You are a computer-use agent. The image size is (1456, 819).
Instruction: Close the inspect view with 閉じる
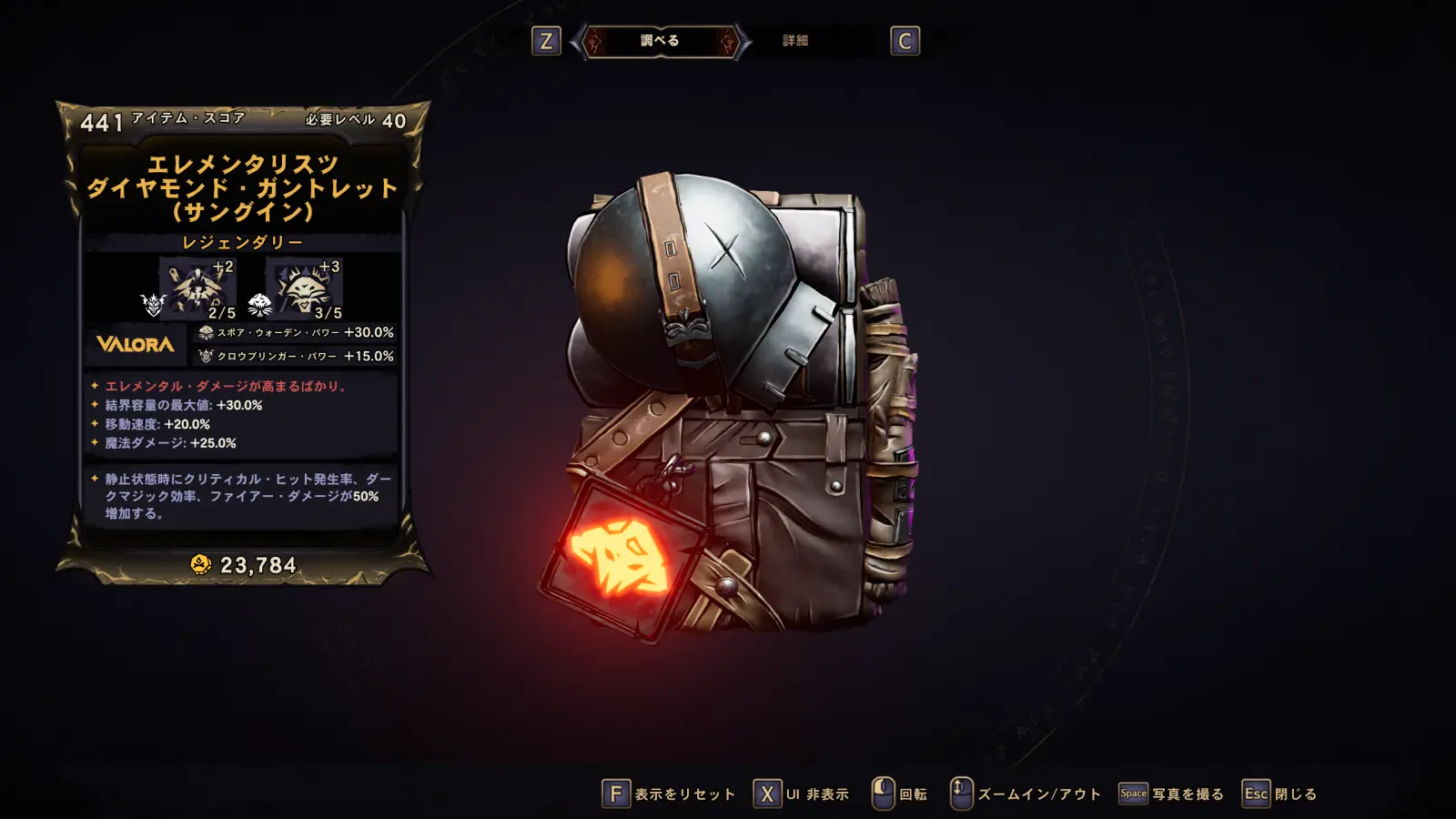click(x=1279, y=794)
